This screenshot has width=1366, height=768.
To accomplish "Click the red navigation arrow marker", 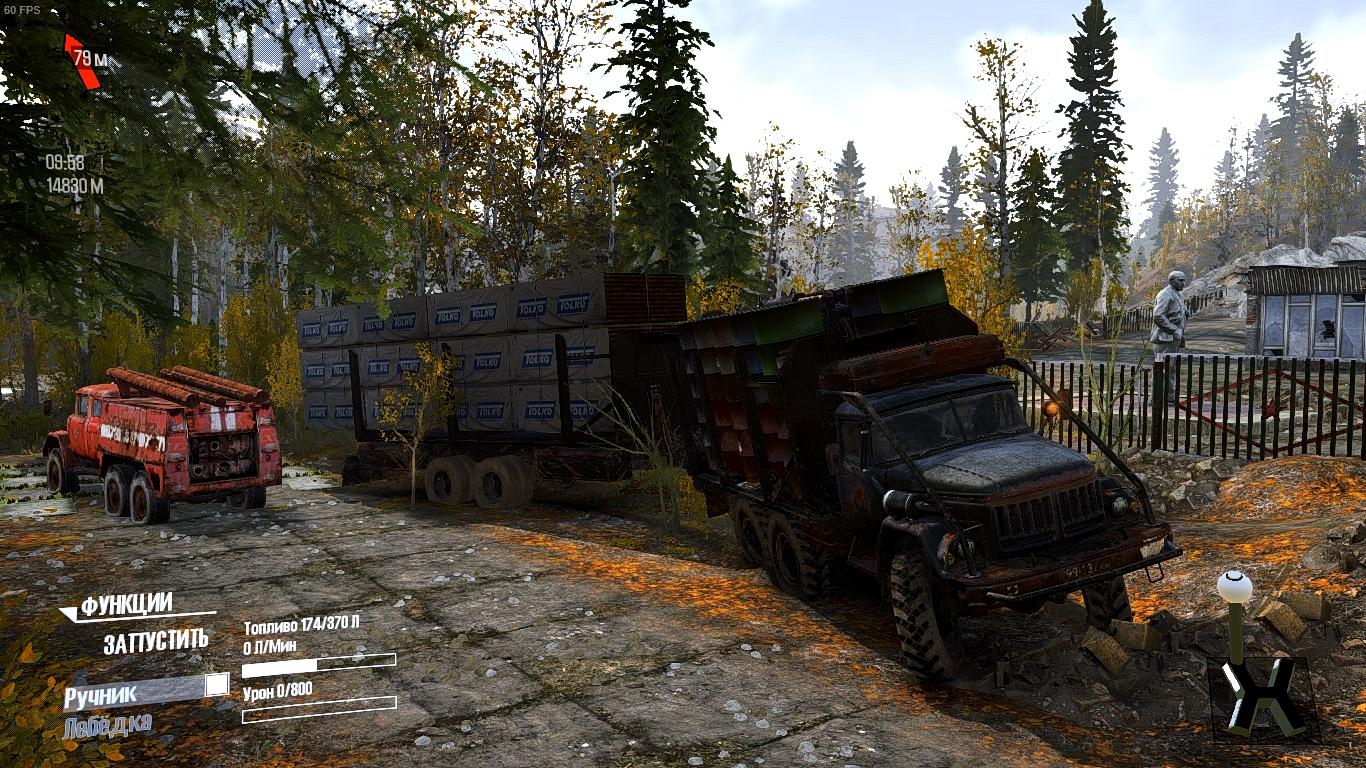I will tap(81, 61).
